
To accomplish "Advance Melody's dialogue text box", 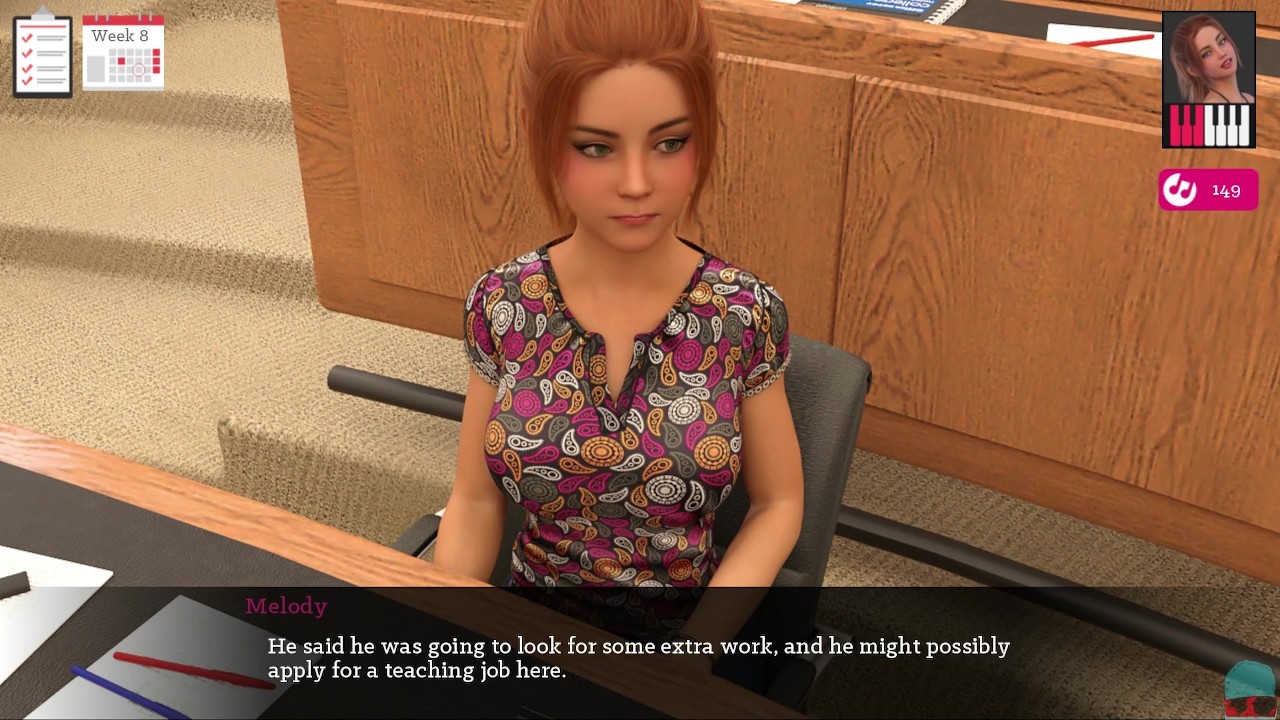I will 638,658.
